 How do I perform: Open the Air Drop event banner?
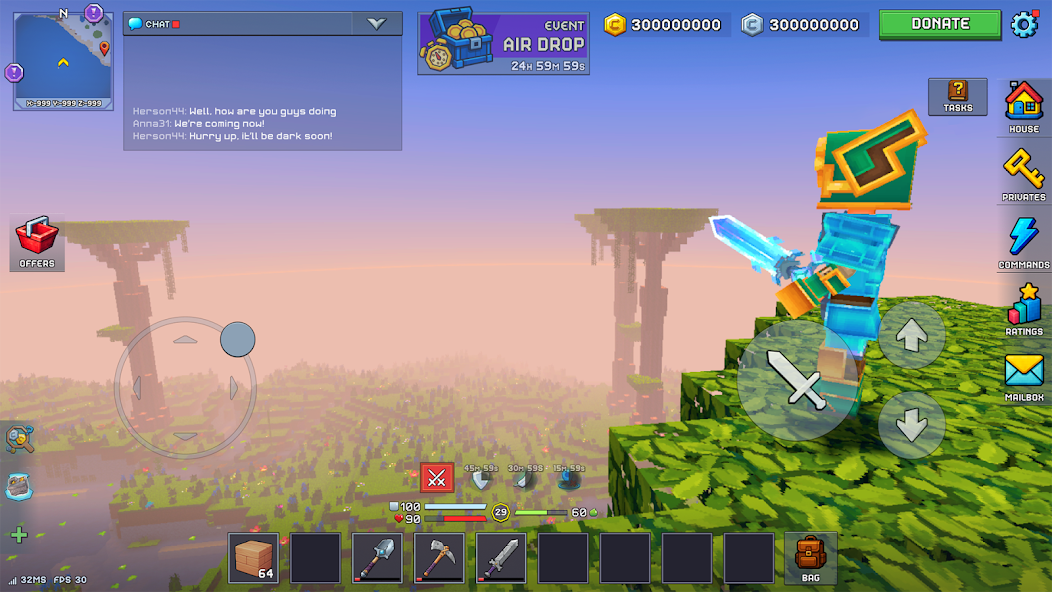pos(503,42)
